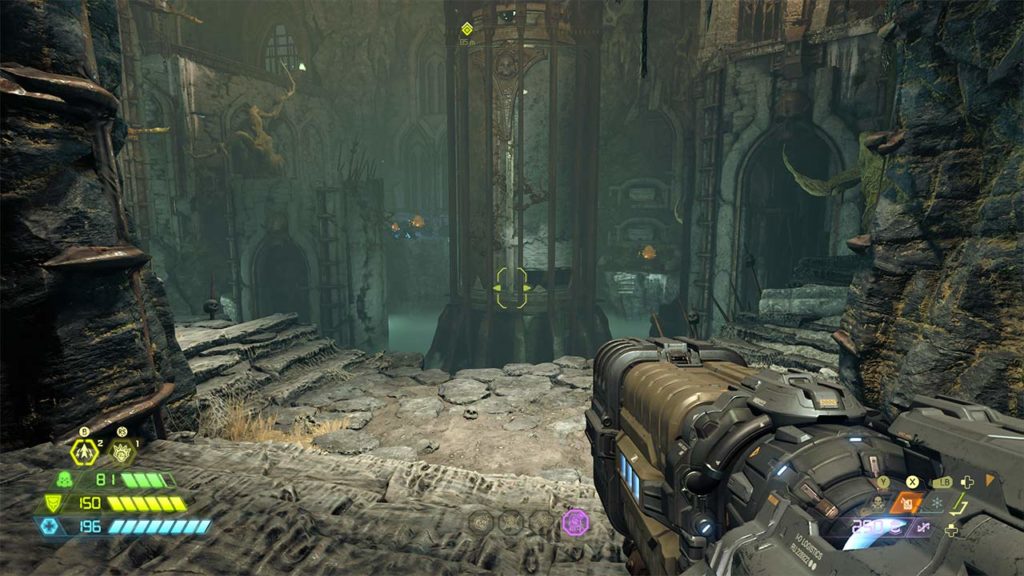Activate the orange highlighted equipment icon
Image resolution: width=1024 pixels, height=576 pixels.
click(906, 503)
